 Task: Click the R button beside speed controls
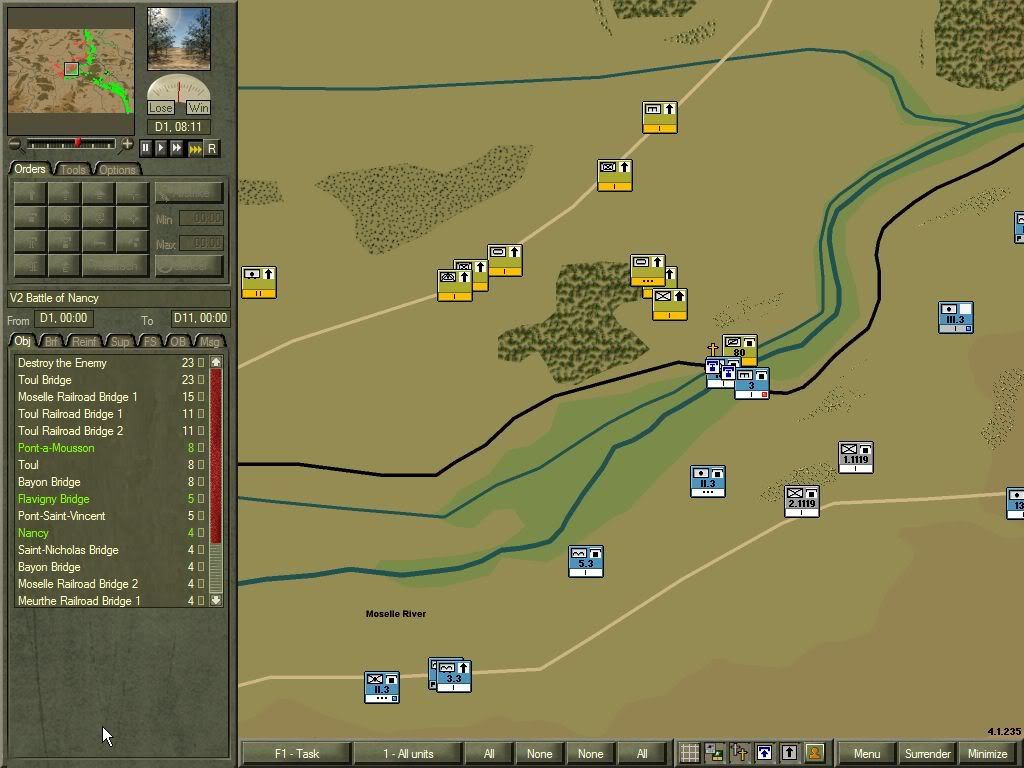click(211, 148)
